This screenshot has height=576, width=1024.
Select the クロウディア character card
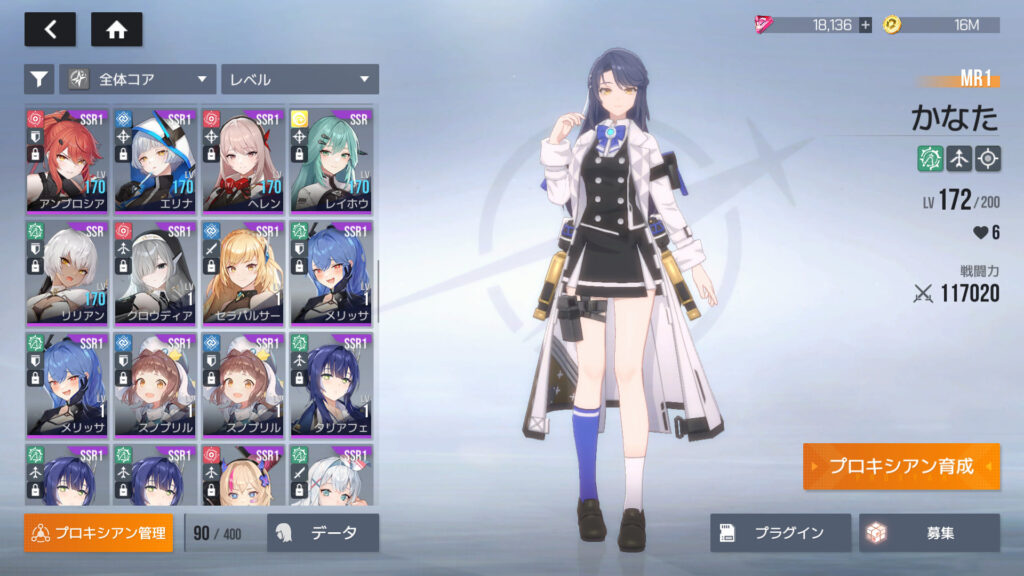coord(155,273)
